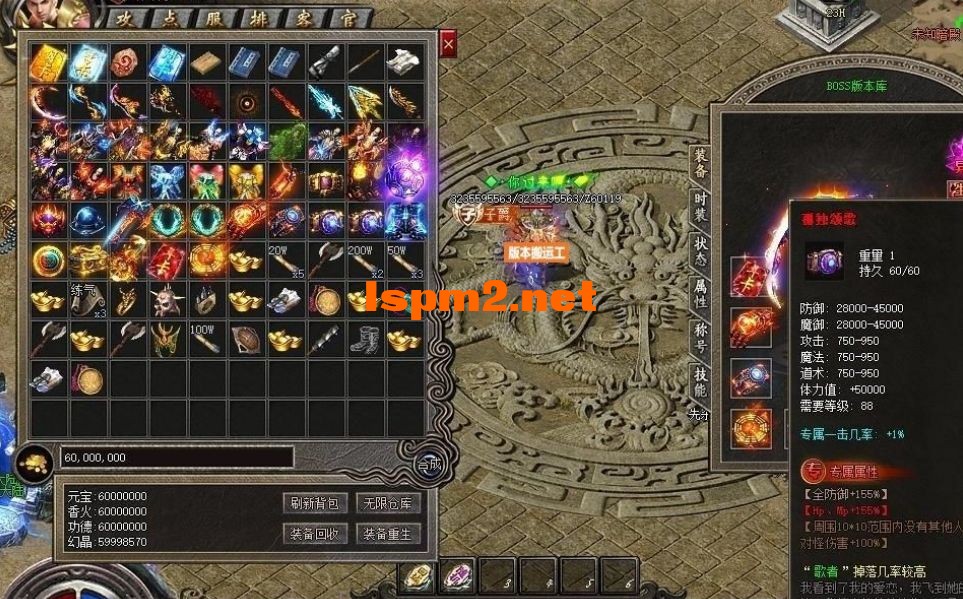963x599 pixels.
Task: Select the 100W scroll item slot
Action: click(x=206, y=339)
